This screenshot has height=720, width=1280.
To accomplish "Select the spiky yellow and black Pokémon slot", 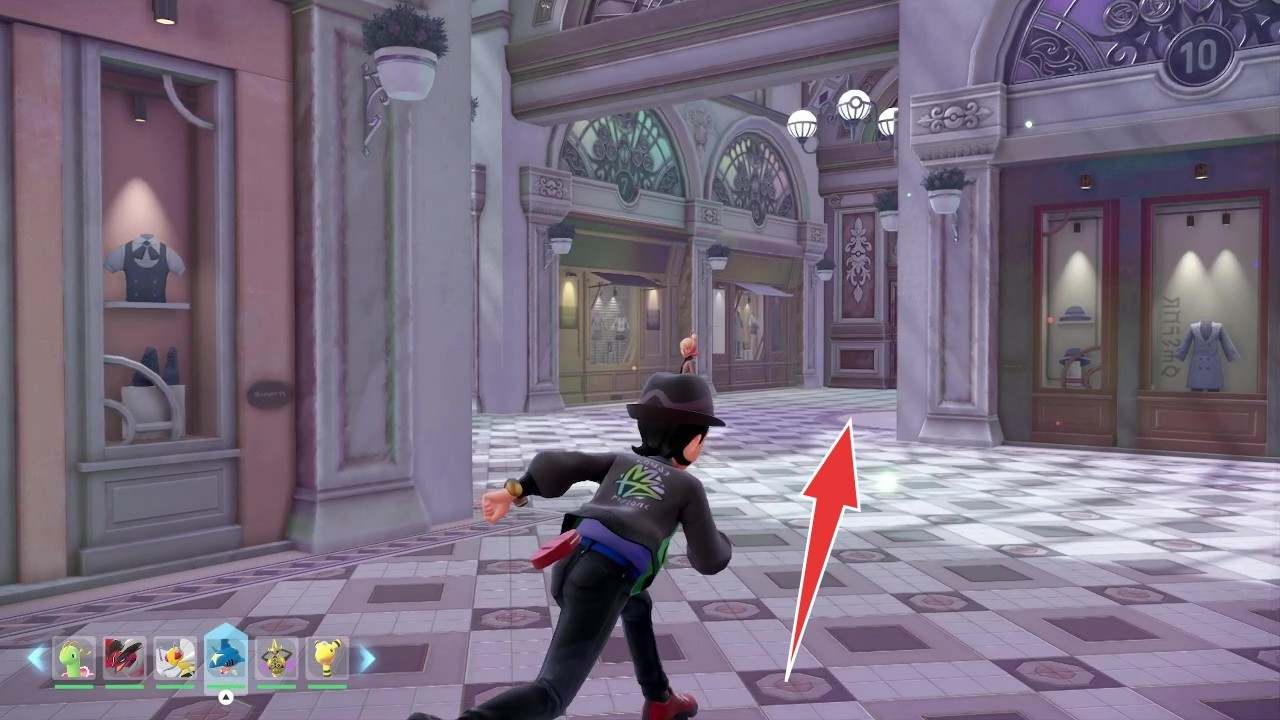I will [277, 658].
